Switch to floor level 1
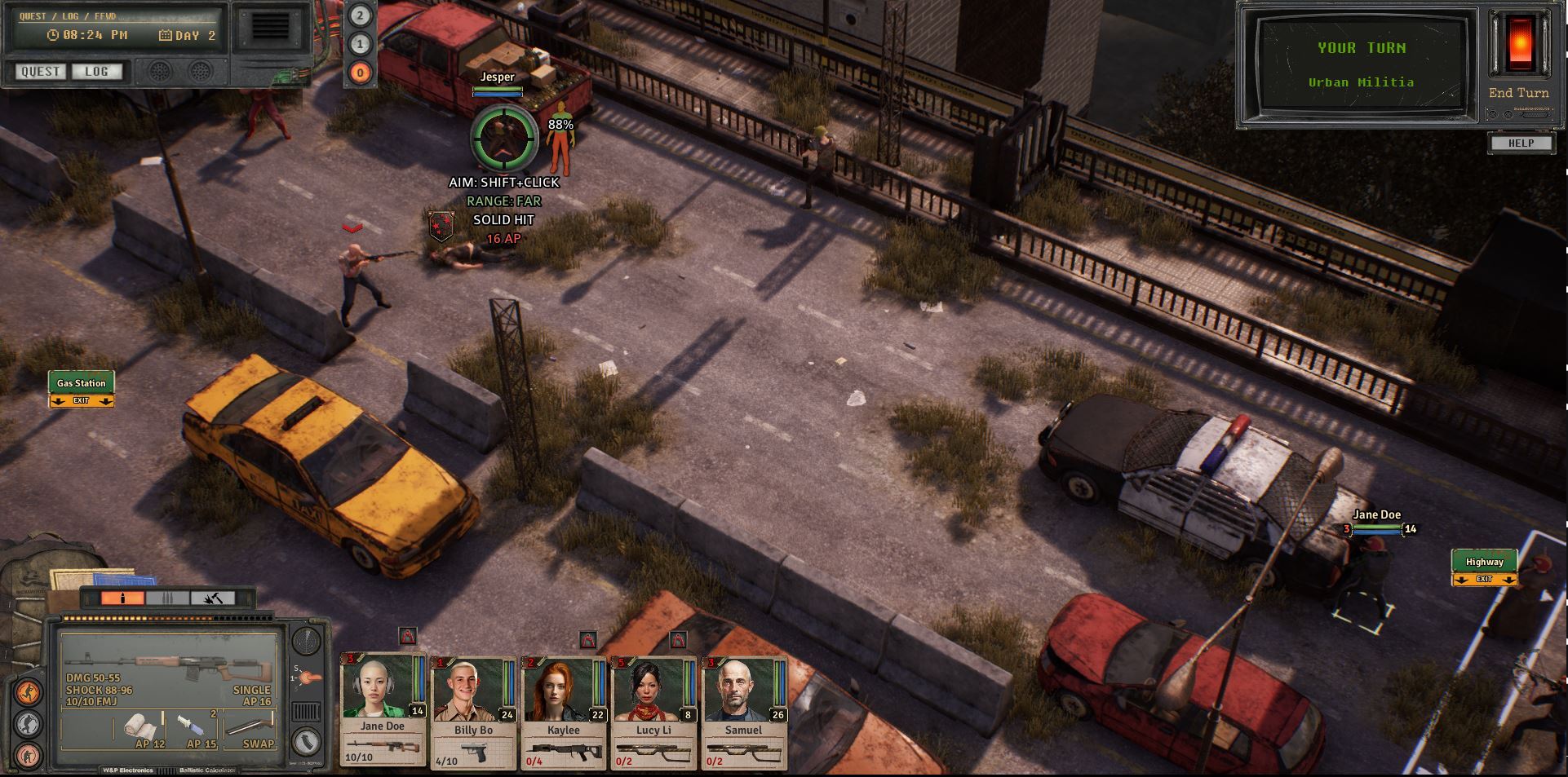The width and height of the screenshot is (1568, 777). click(x=360, y=44)
